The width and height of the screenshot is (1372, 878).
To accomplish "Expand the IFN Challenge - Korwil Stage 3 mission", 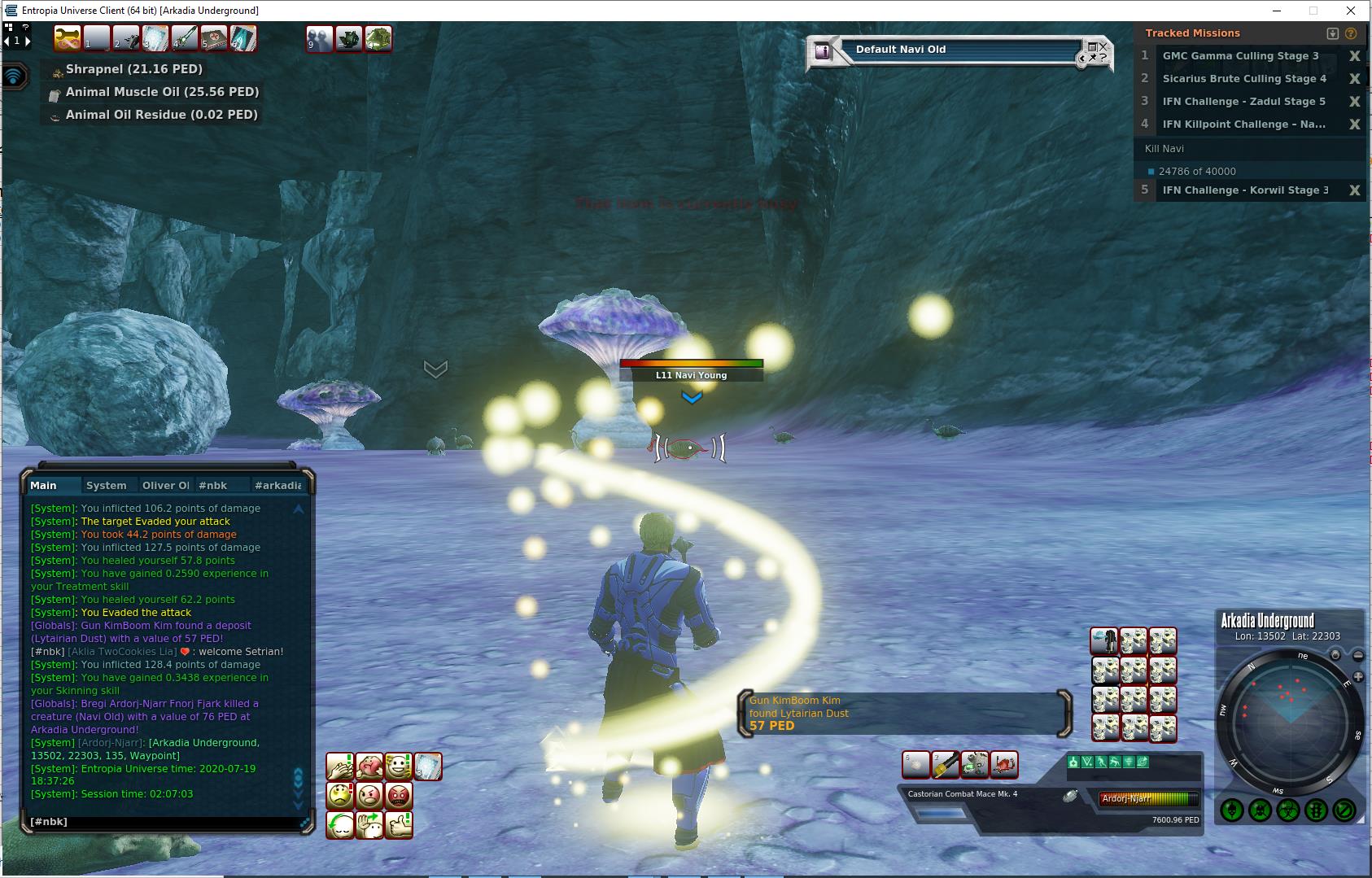I will pos(1244,190).
